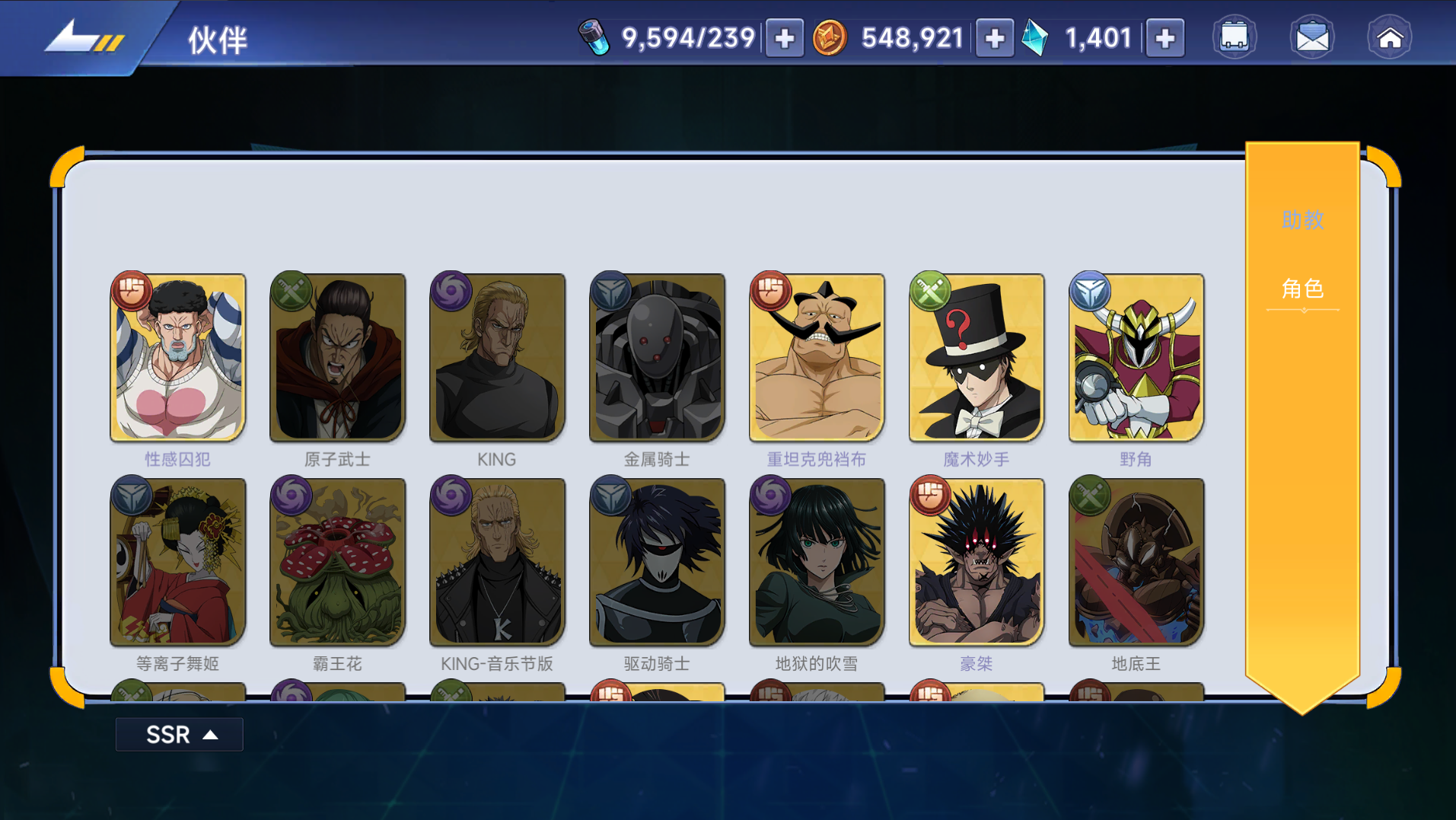Add diamonds with the plus button
The image size is (1456, 820).
click(x=1164, y=38)
